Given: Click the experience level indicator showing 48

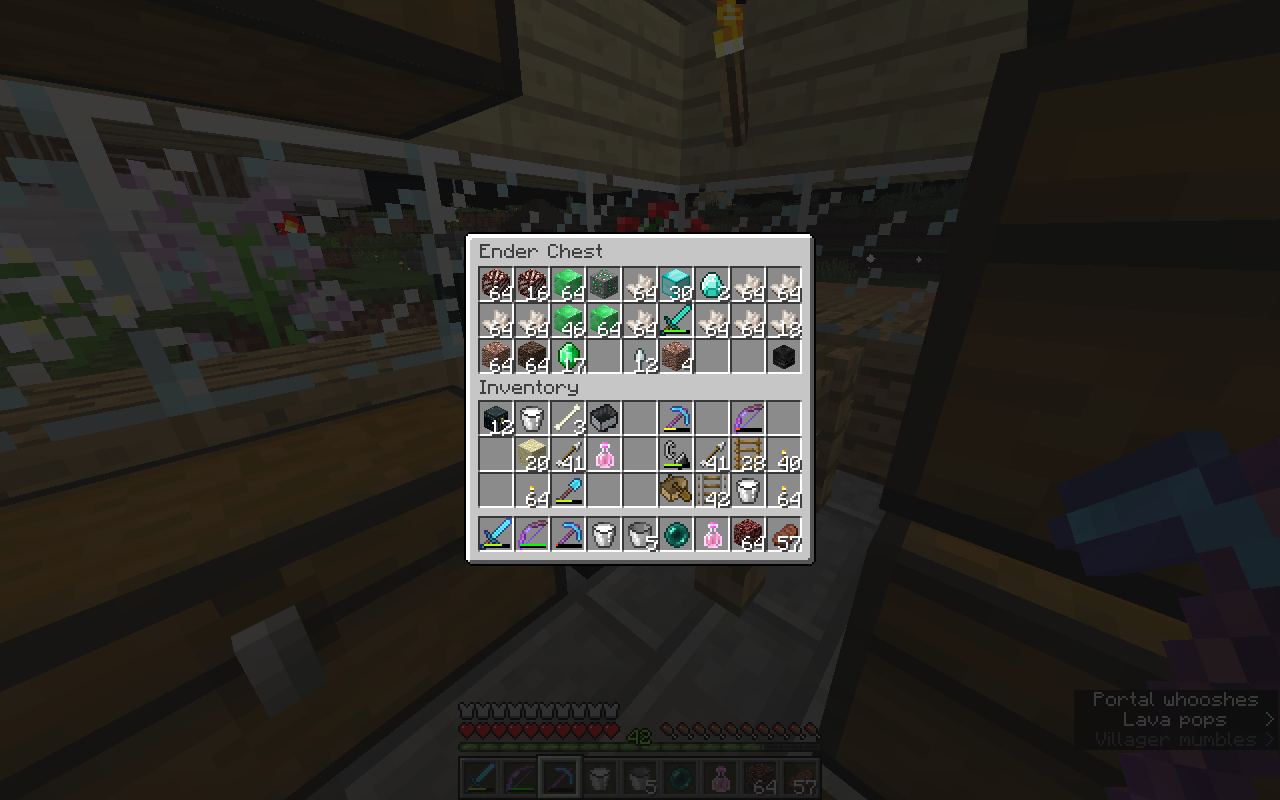Looking at the screenshot, I should (640, 737).
